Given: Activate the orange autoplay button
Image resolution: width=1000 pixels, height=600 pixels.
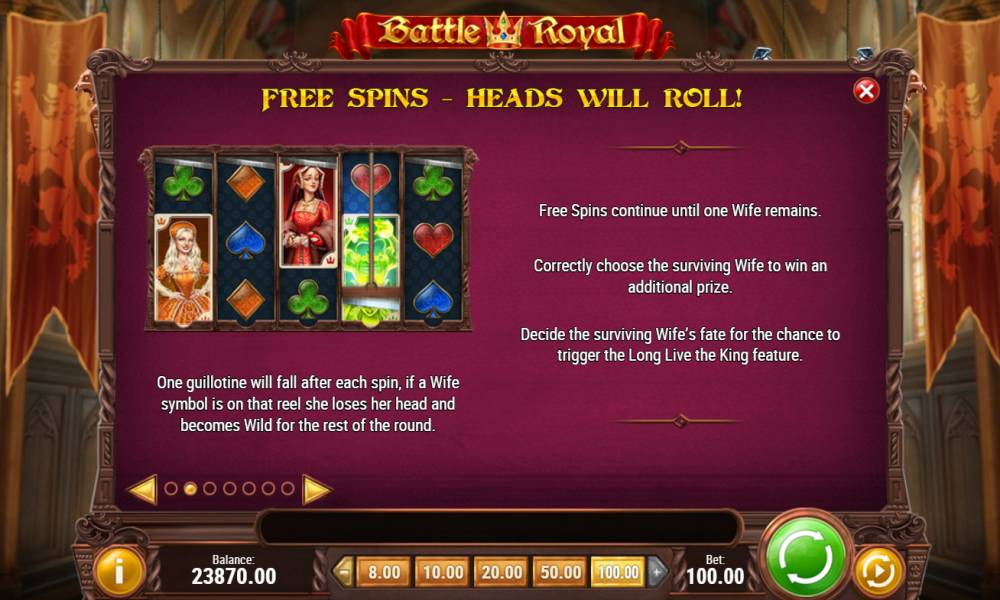Looking at the screenshot, I should (x=879, y=572).
